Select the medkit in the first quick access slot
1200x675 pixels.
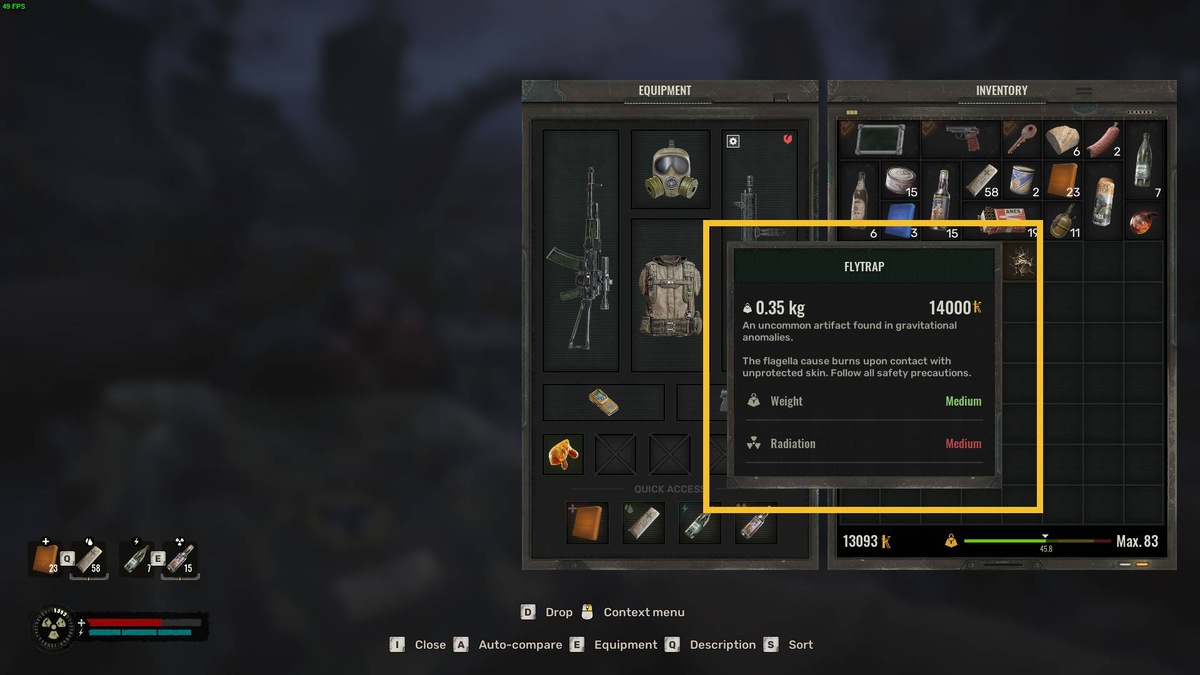(x=586, y=522)
